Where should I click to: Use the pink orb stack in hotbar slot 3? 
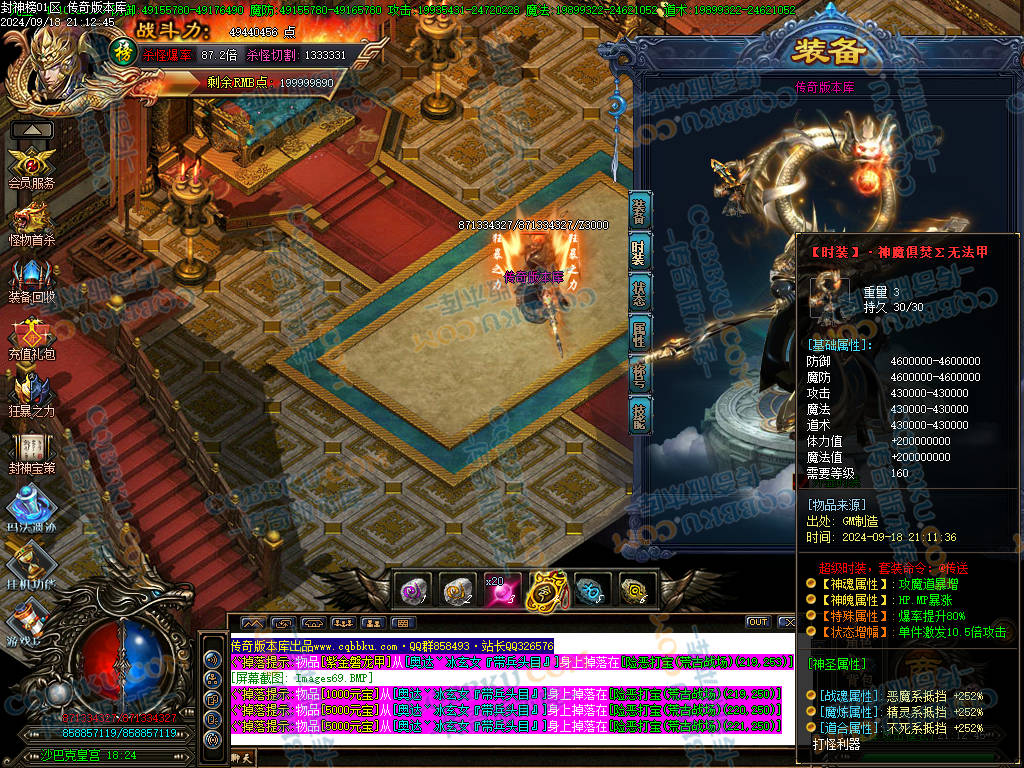click(x=502, y=590)
